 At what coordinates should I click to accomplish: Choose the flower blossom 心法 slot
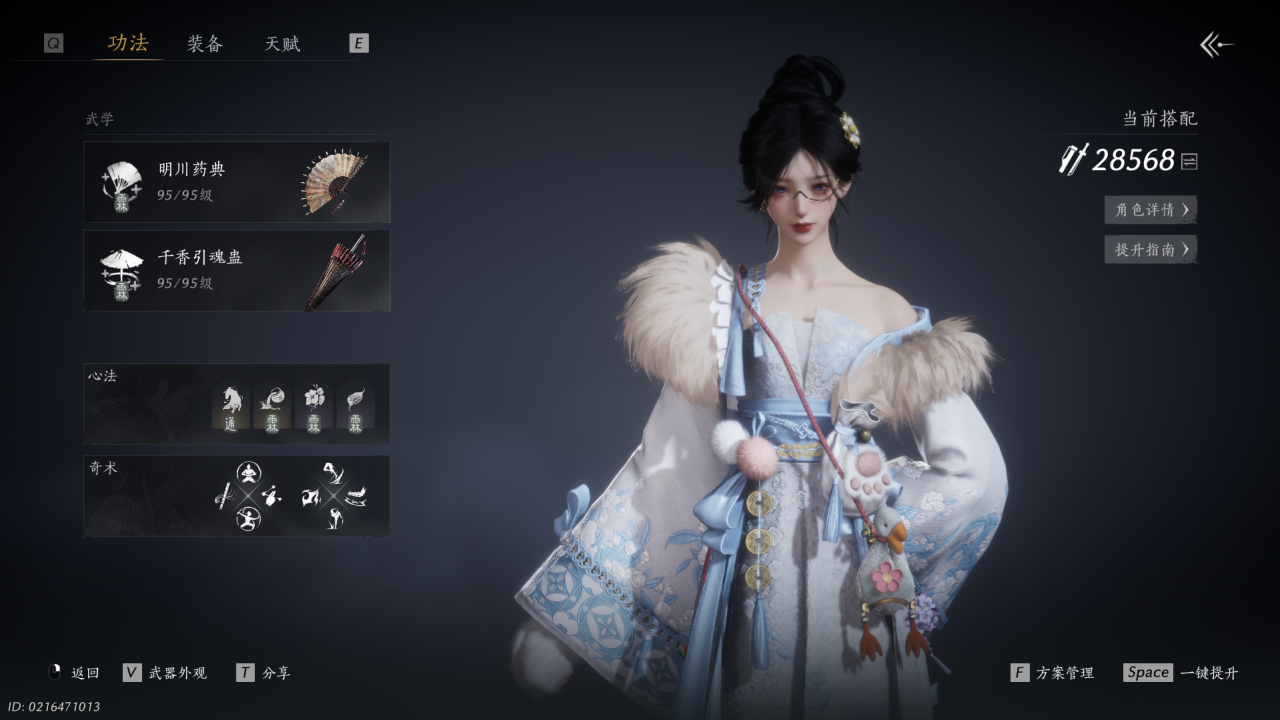314,406
